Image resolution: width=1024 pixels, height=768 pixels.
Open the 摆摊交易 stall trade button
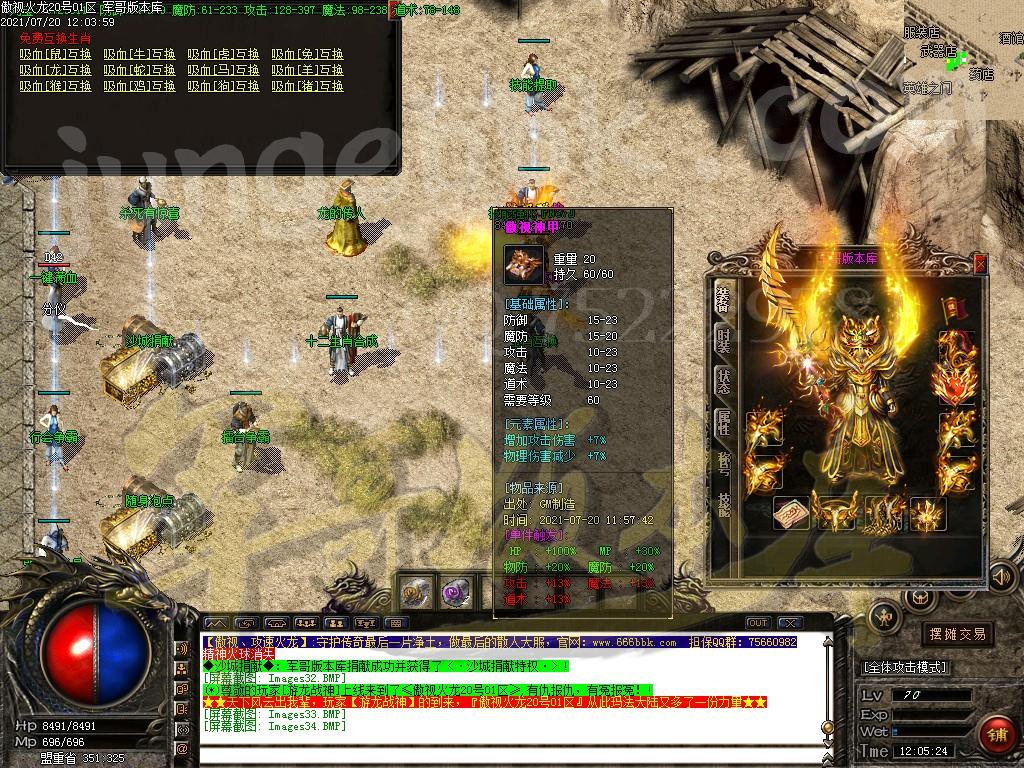click(x=957, y=634)
